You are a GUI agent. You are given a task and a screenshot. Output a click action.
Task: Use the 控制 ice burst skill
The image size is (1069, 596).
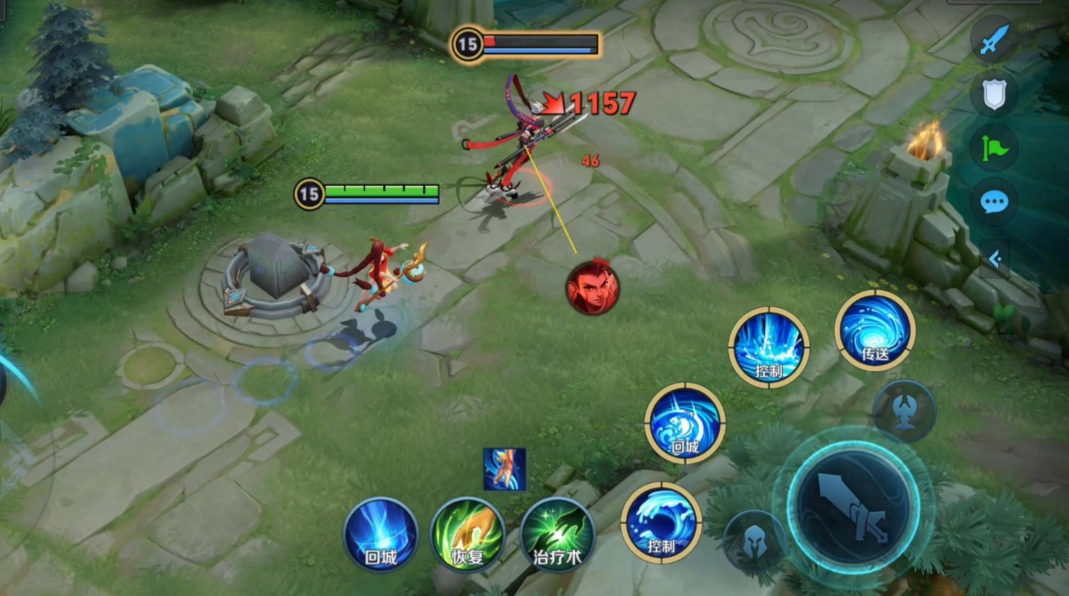click(768, 346)
